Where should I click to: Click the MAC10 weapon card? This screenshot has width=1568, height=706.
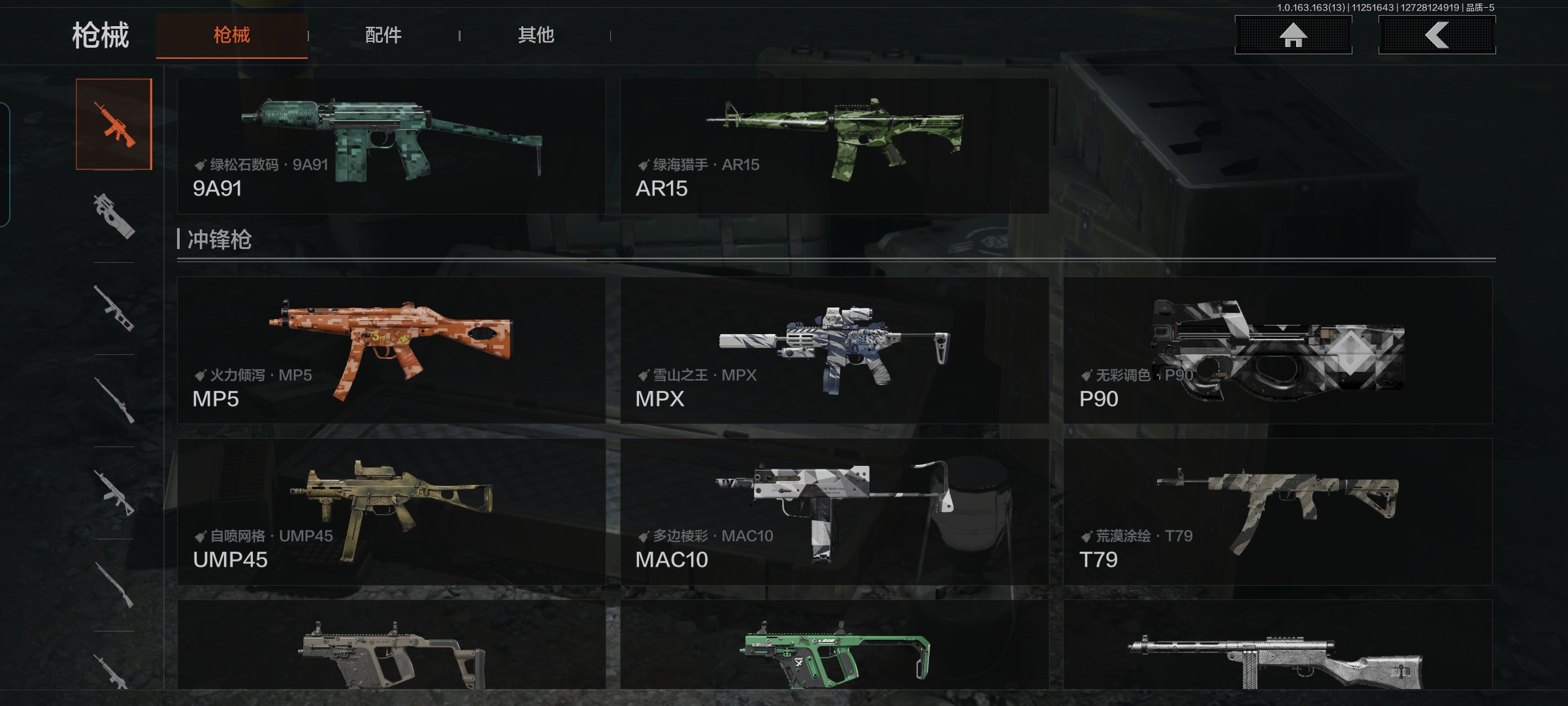click(x=834, y=512)
